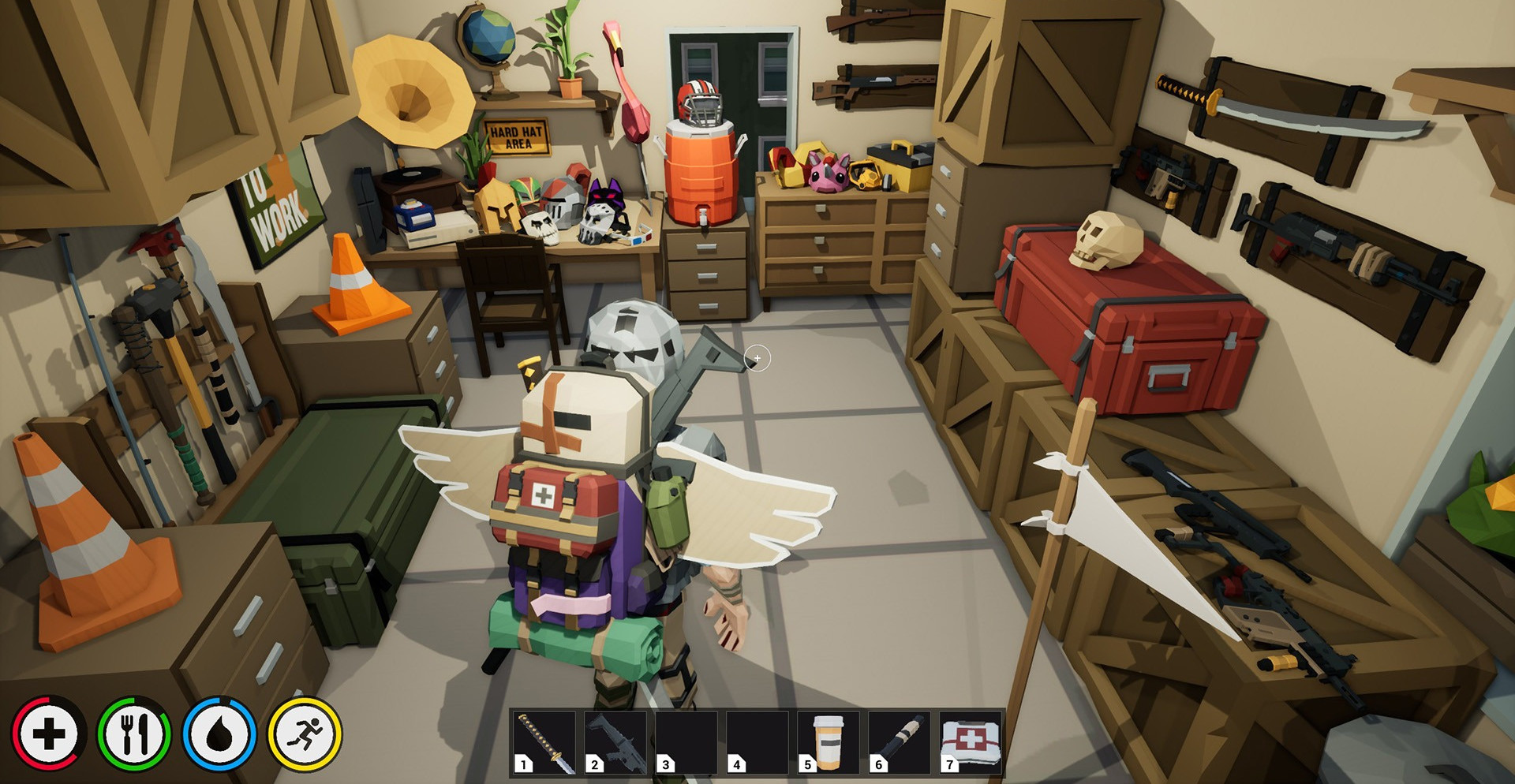Use the orange pill bottle slot
1515x784 pixels.
point(828,742)
